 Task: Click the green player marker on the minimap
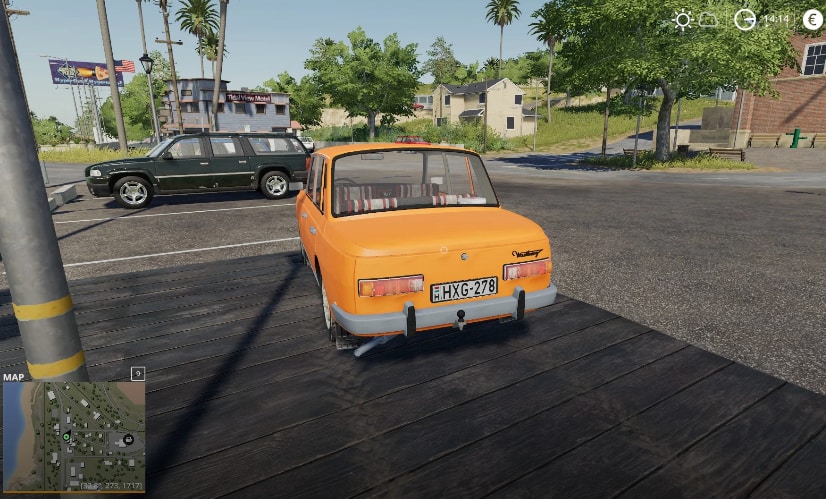pos(66,437)
